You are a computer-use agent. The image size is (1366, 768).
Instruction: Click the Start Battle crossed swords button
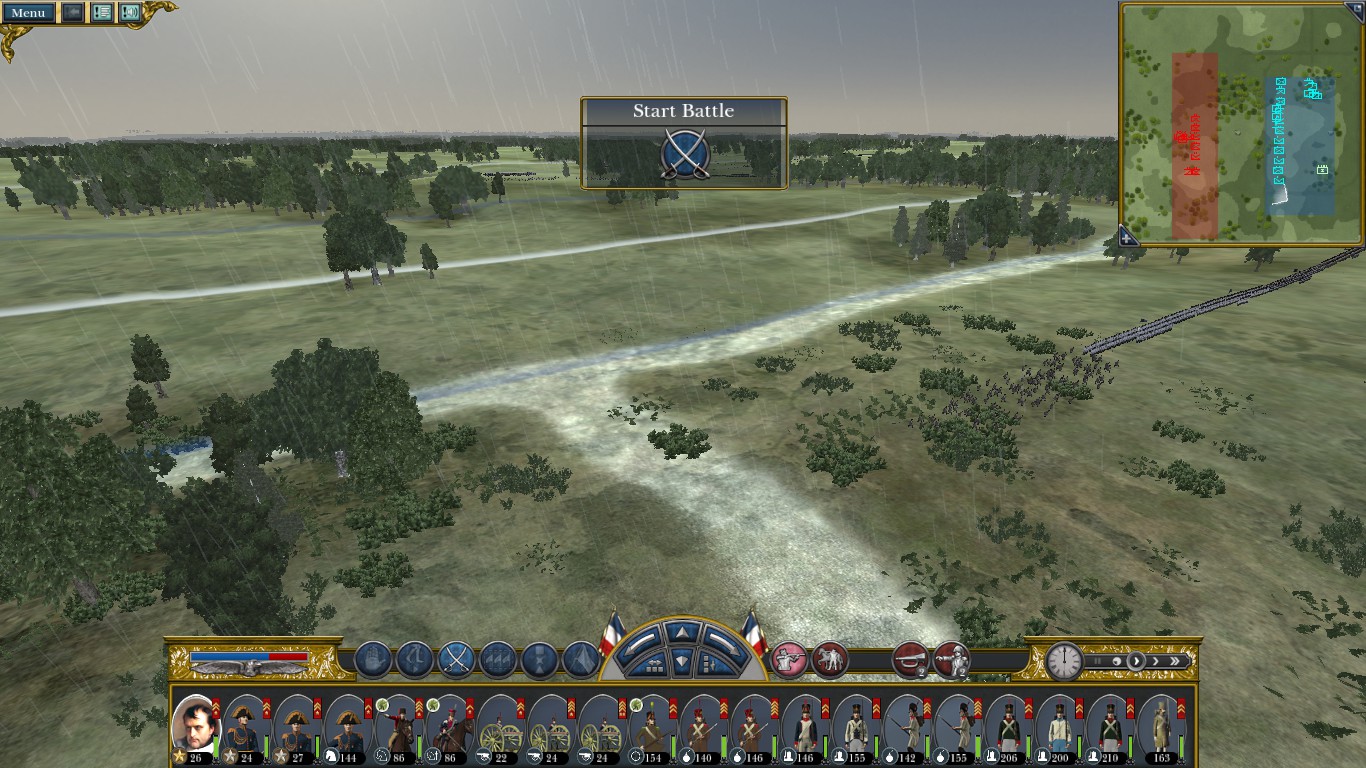[684, 155]
